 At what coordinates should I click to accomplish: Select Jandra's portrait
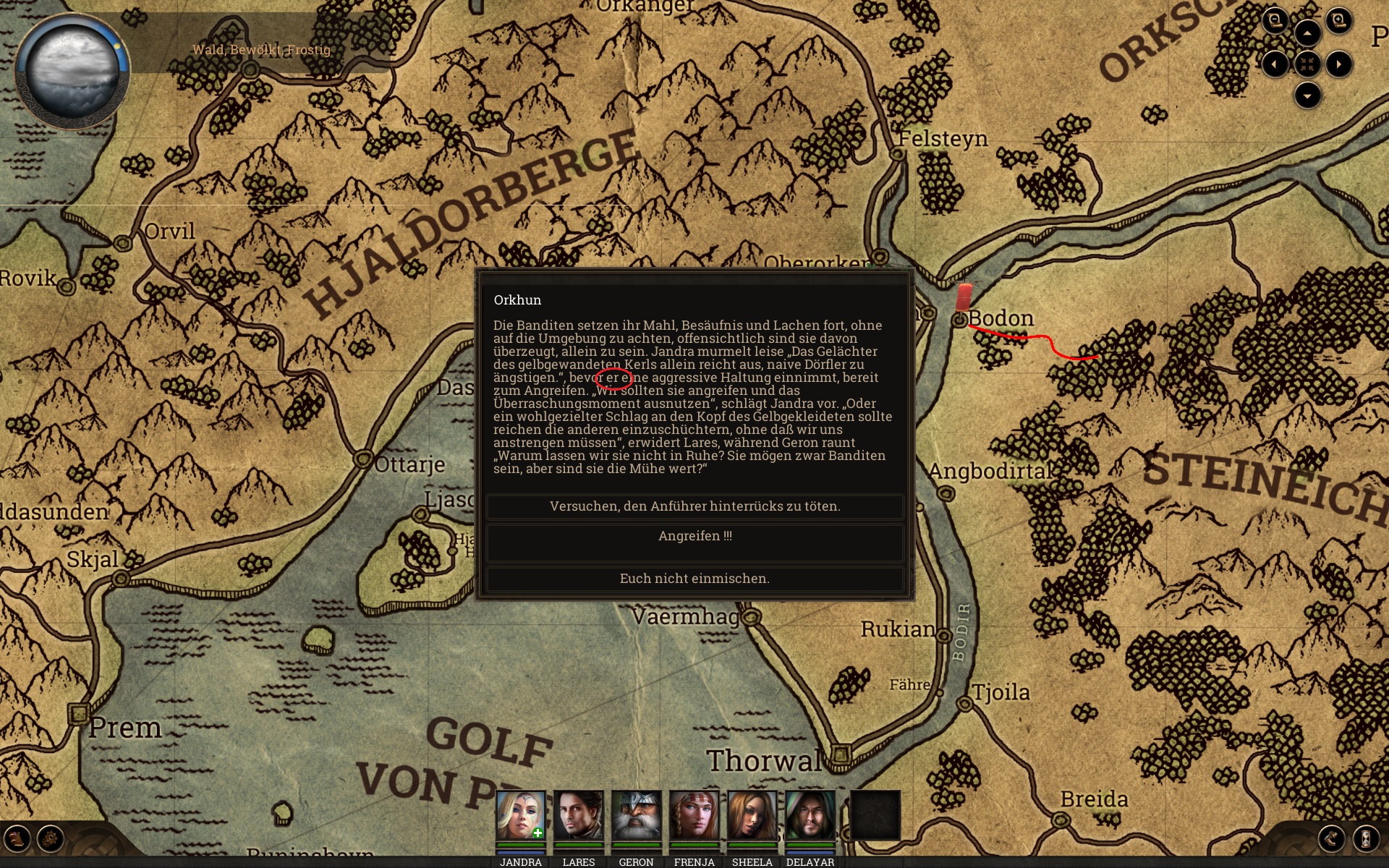click(520, 815)
